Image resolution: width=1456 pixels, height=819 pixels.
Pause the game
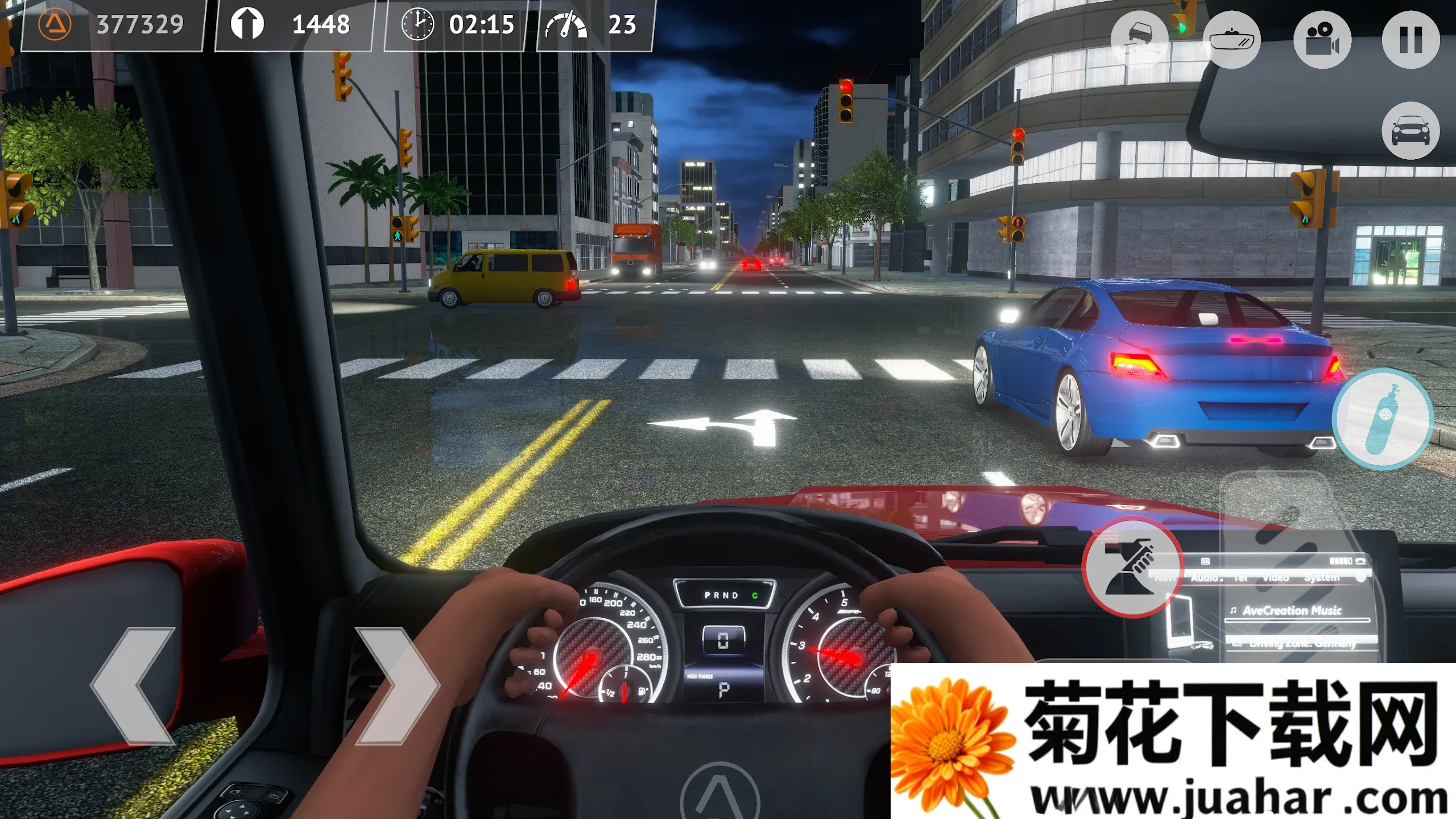click(x=1411, y=40)
